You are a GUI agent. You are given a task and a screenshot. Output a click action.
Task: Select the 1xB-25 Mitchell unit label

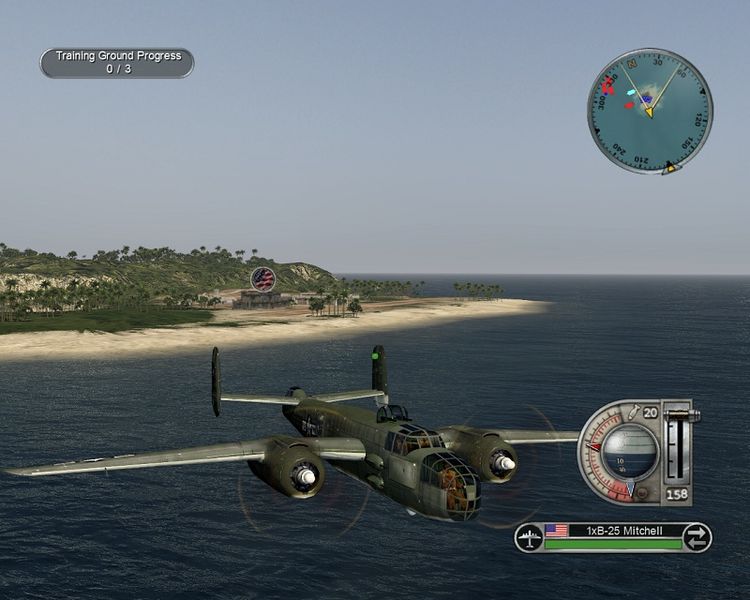pyautogui.click(x=624, y=530)
